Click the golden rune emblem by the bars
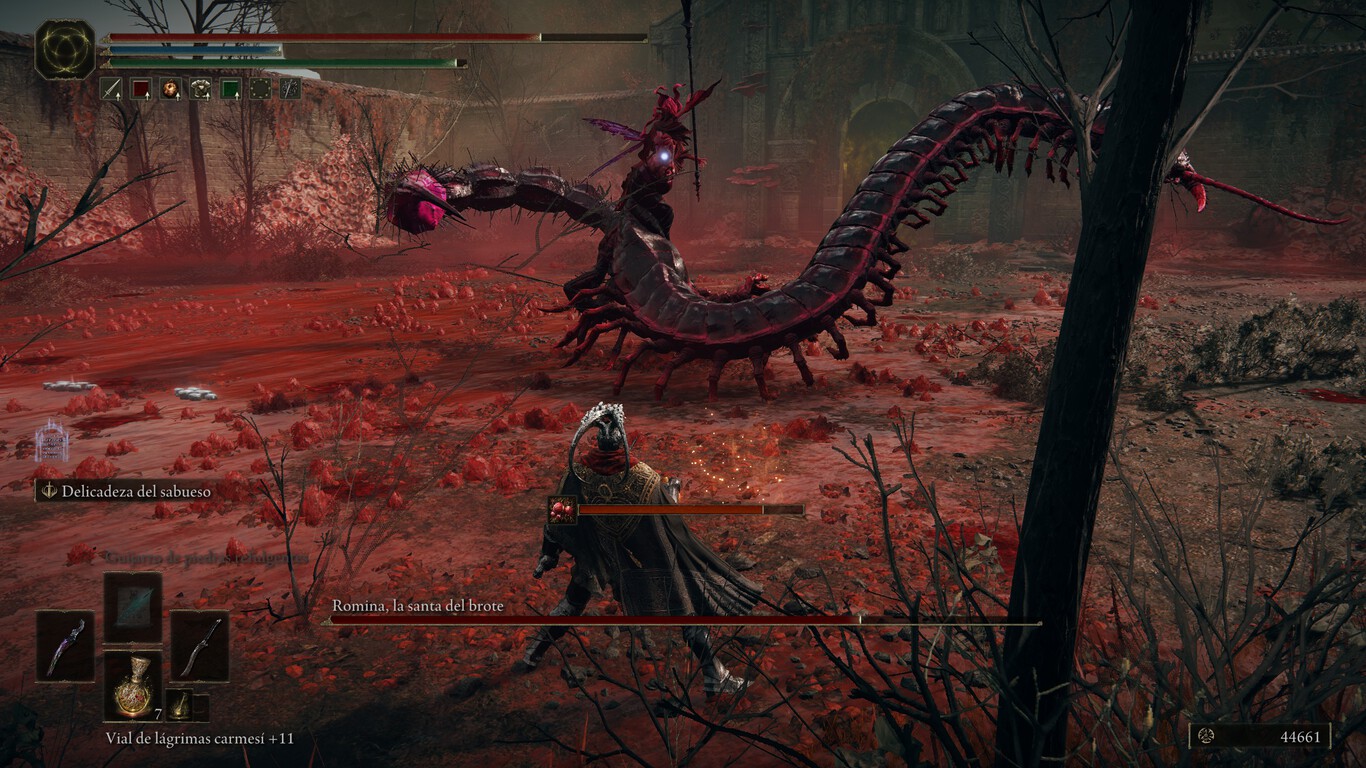The height and width of the screenshot is (768, 1366). tap(65, 50)
